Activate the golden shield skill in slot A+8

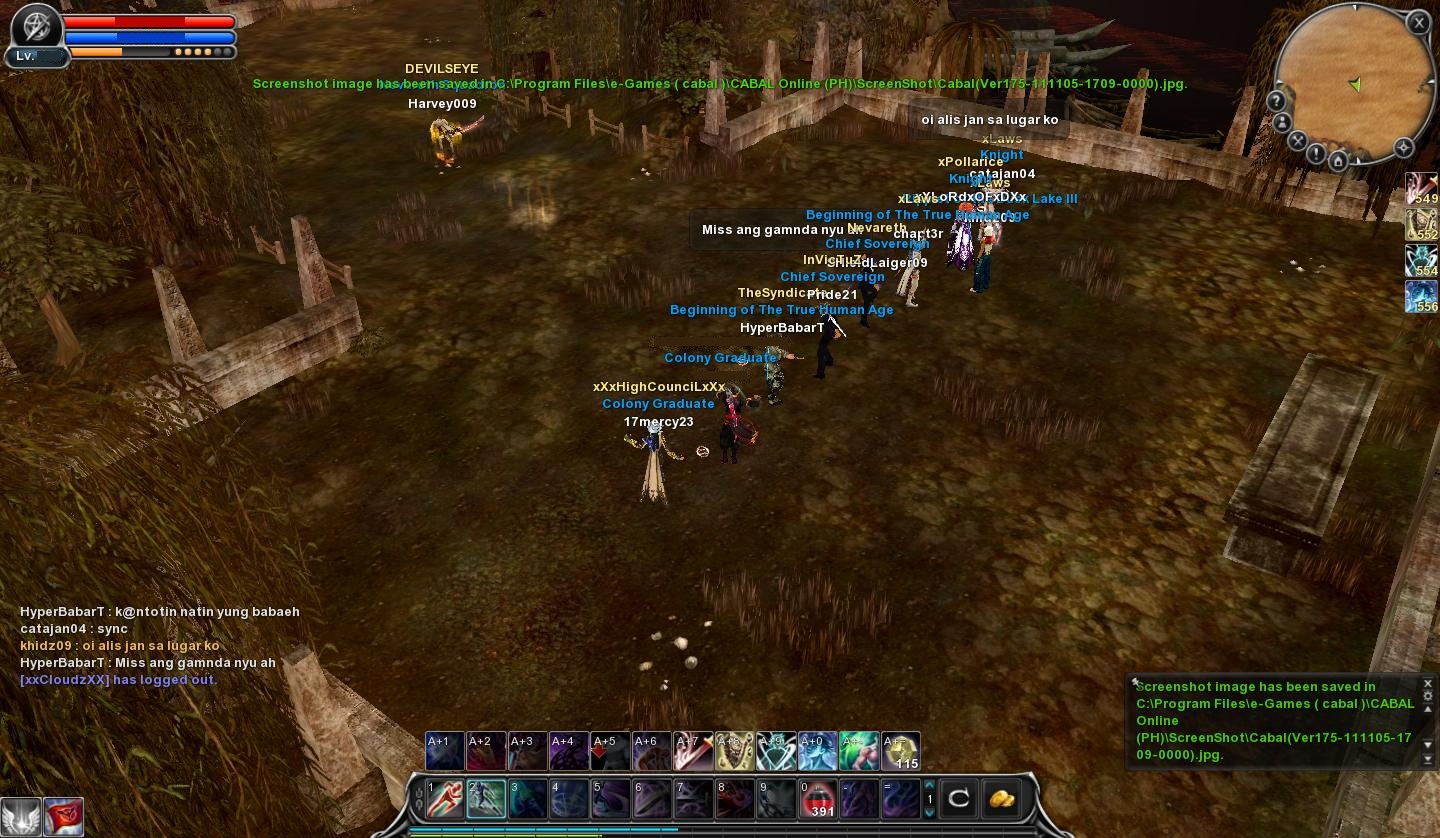point(734,752)
